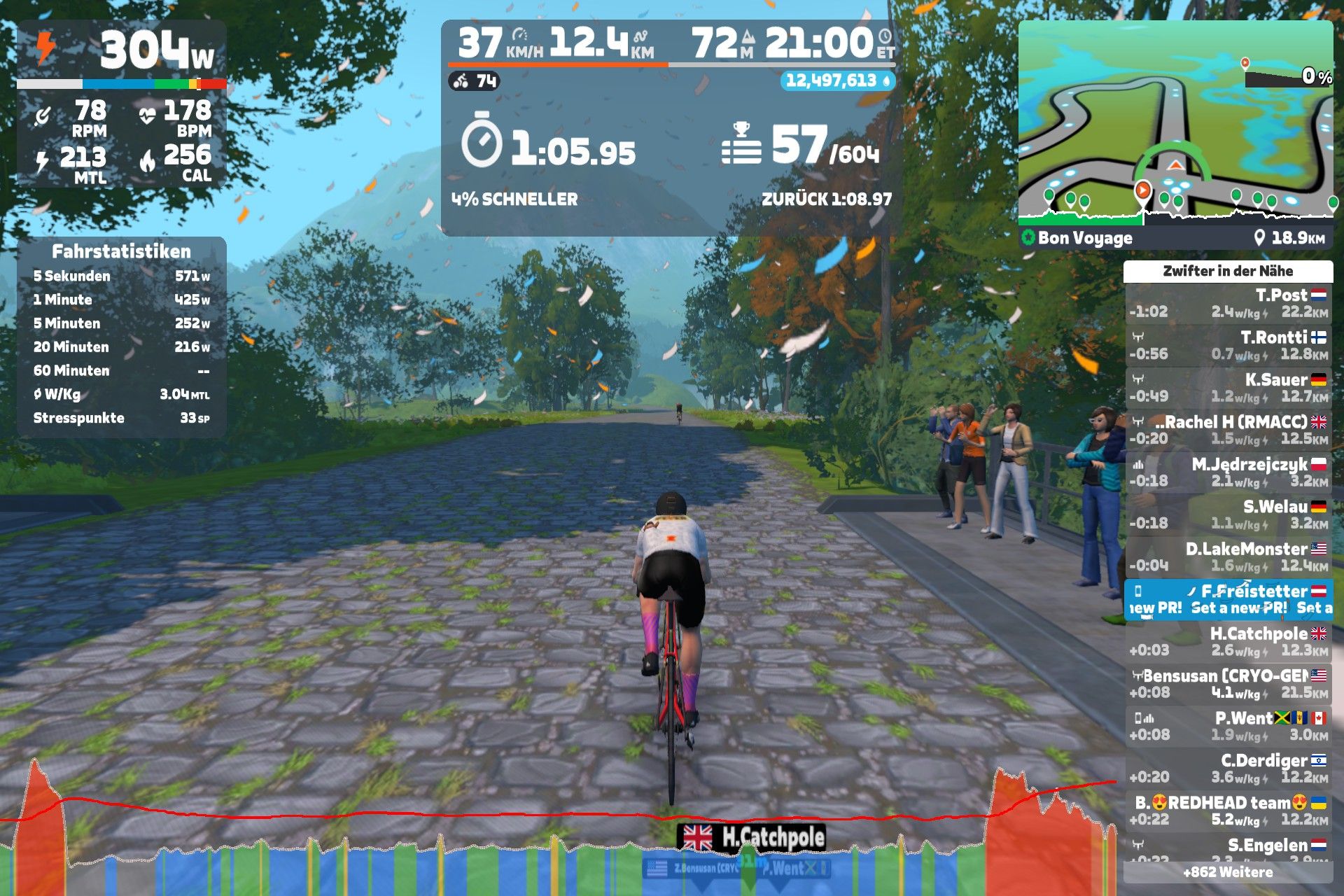
Task: Choose T.Rontti from the Zwifter list
Action: click(1228, 345)
